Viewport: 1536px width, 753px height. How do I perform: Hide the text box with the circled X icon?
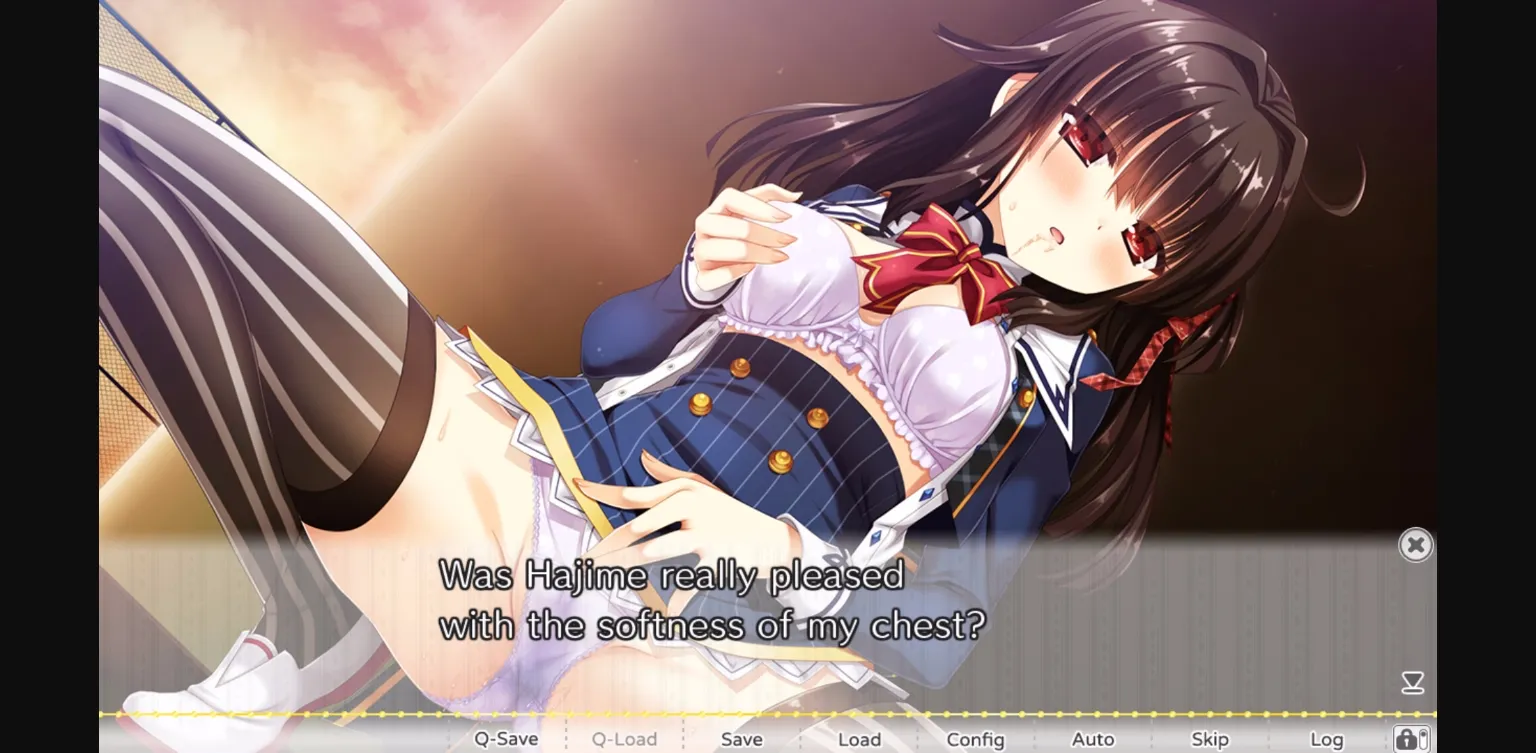coord(1415,545)
